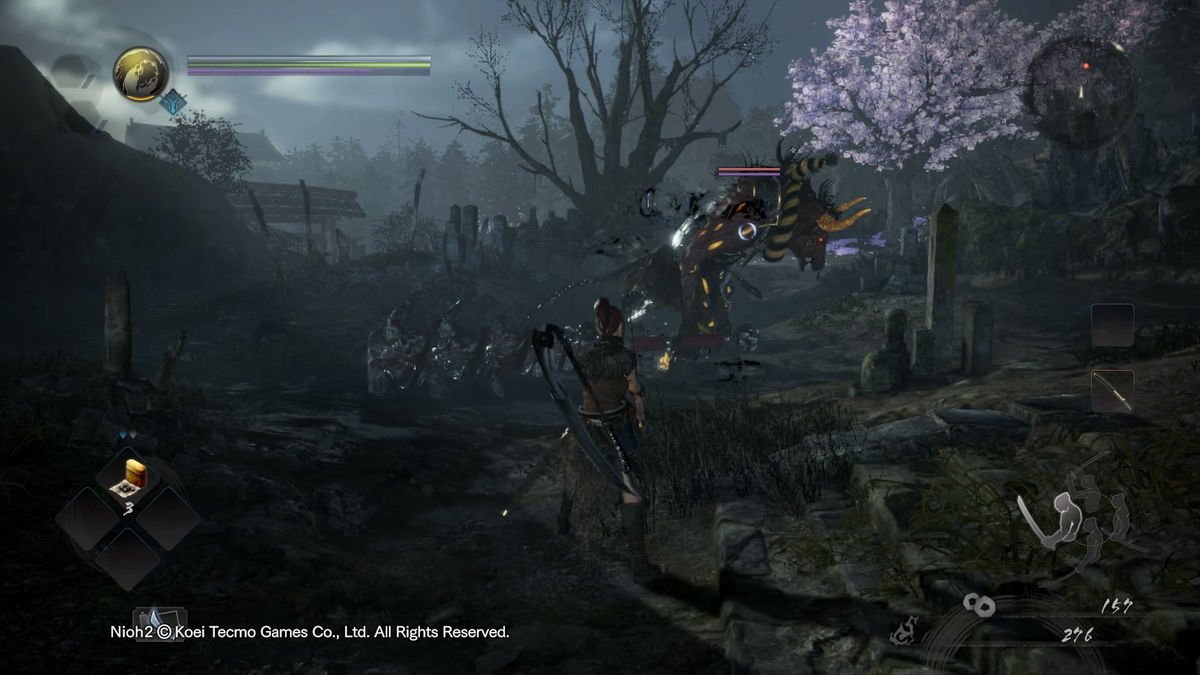The width and height of the screenshot is (1200, 675).
Task: Click the golden guardian spirit emblem
Action: click(140, 74)
